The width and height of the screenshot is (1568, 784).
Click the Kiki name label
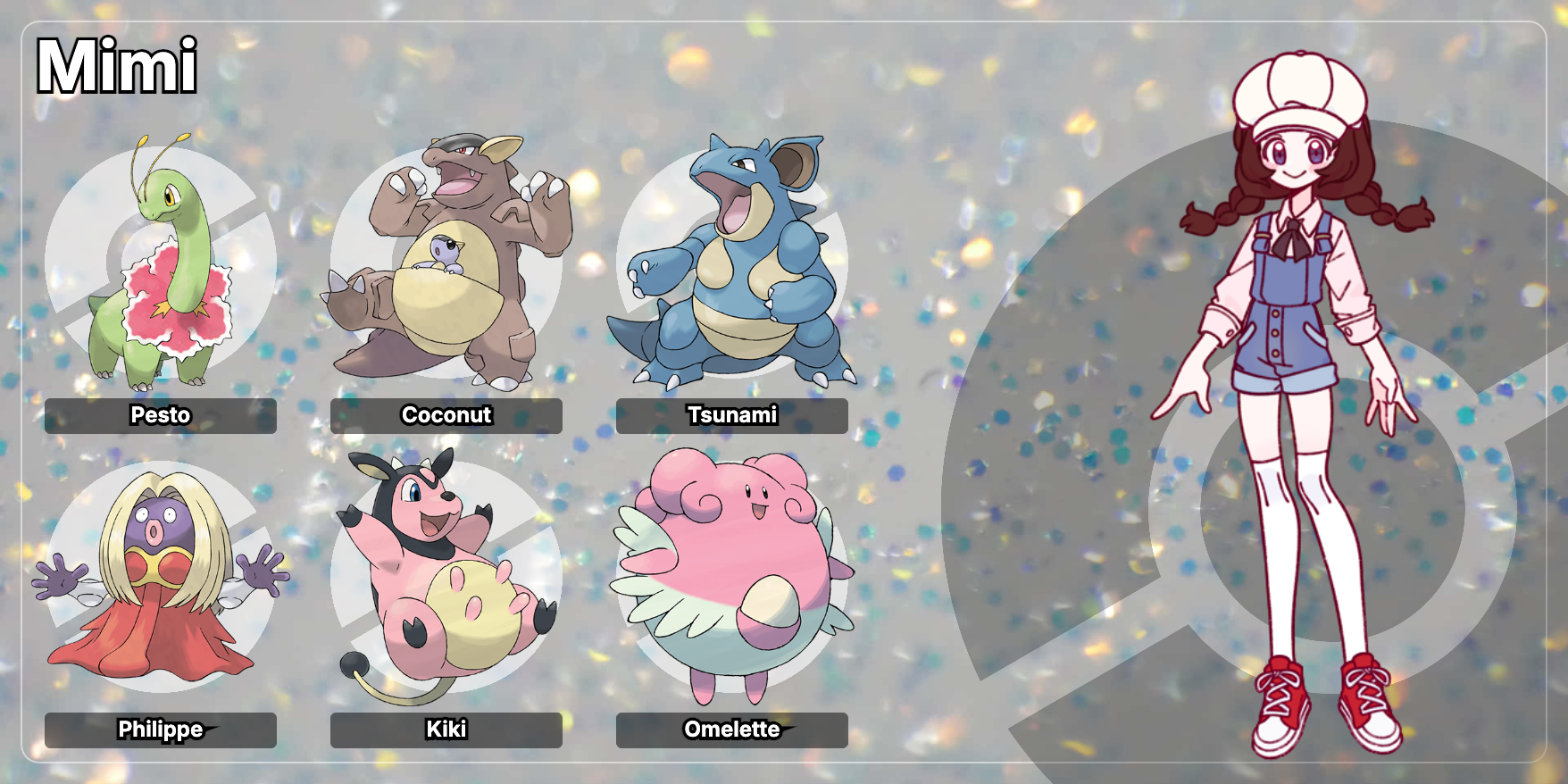pyautogui.click(x=446, y=730)
